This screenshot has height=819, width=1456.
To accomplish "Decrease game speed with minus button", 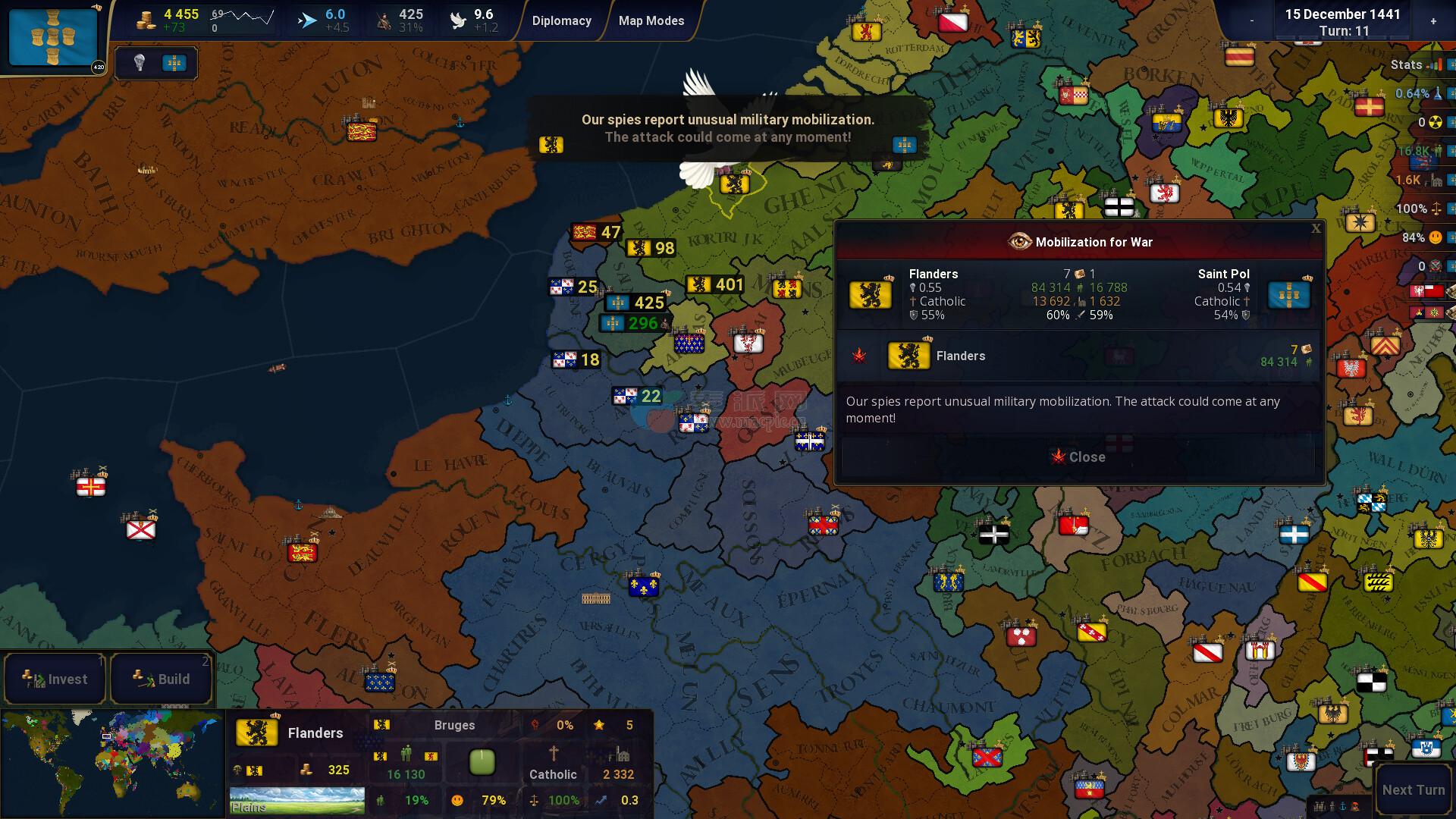I will click(1251, 21).
